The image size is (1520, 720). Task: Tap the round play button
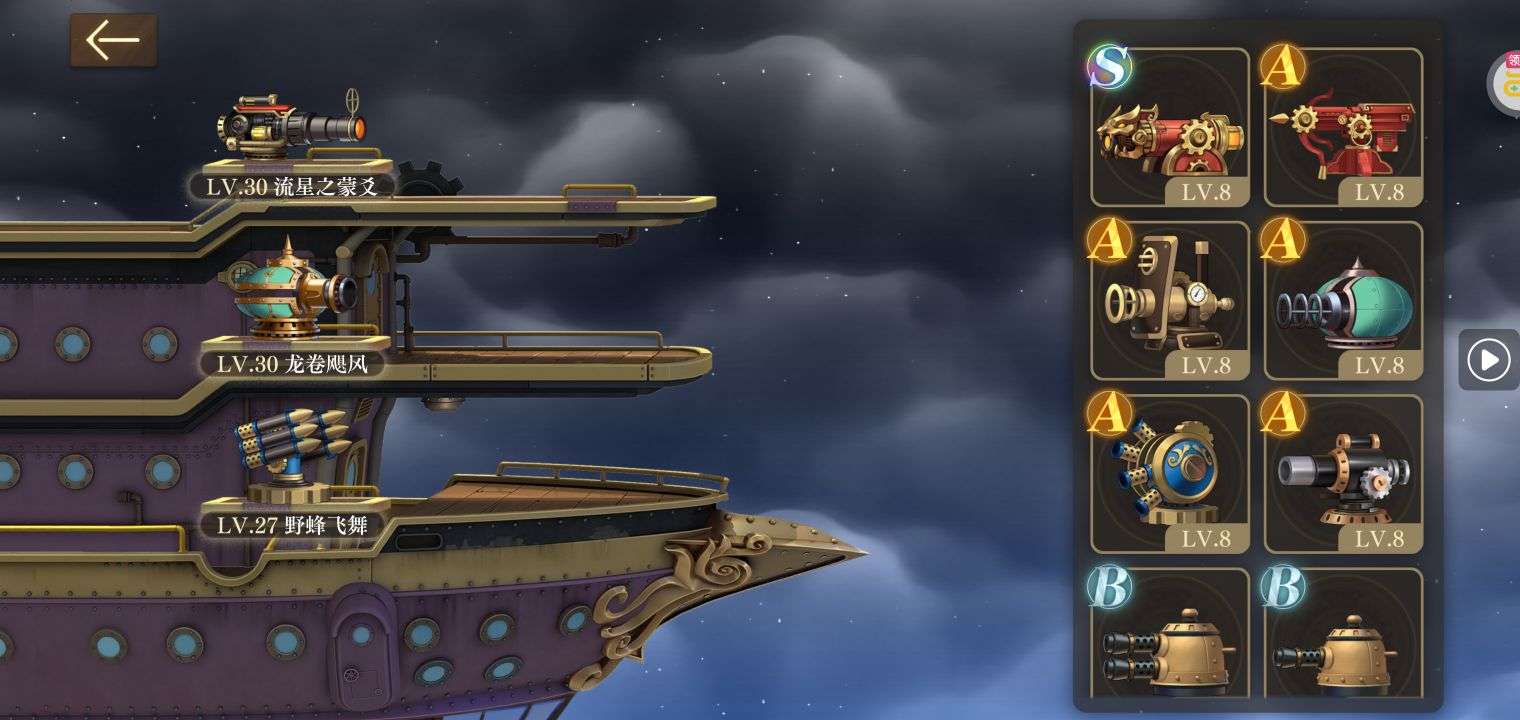tap(1488, 359)
